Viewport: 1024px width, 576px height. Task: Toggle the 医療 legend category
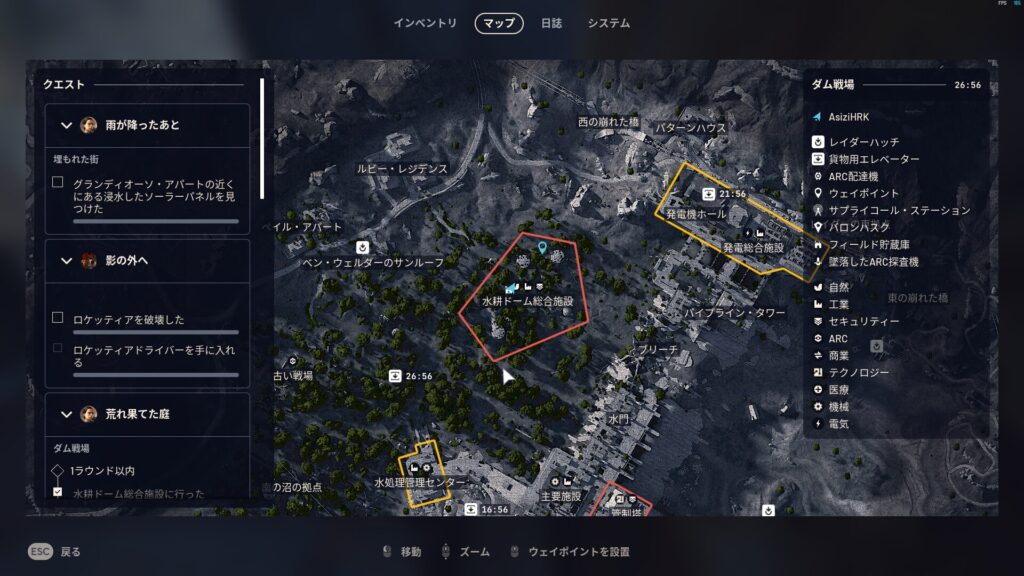click(838, 390)
